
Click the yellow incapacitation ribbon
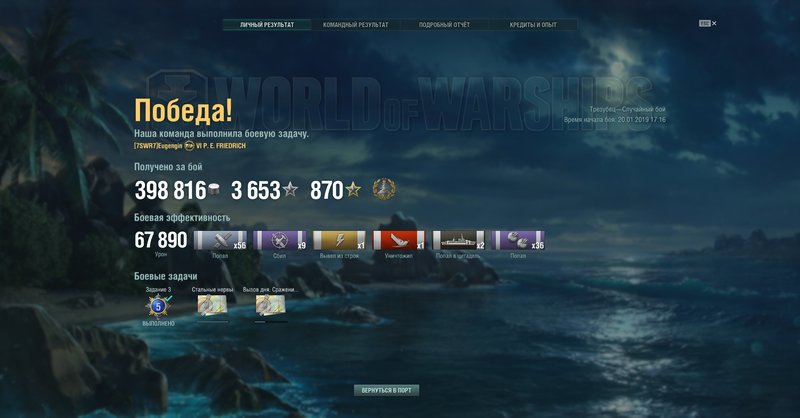coord(339,240)
